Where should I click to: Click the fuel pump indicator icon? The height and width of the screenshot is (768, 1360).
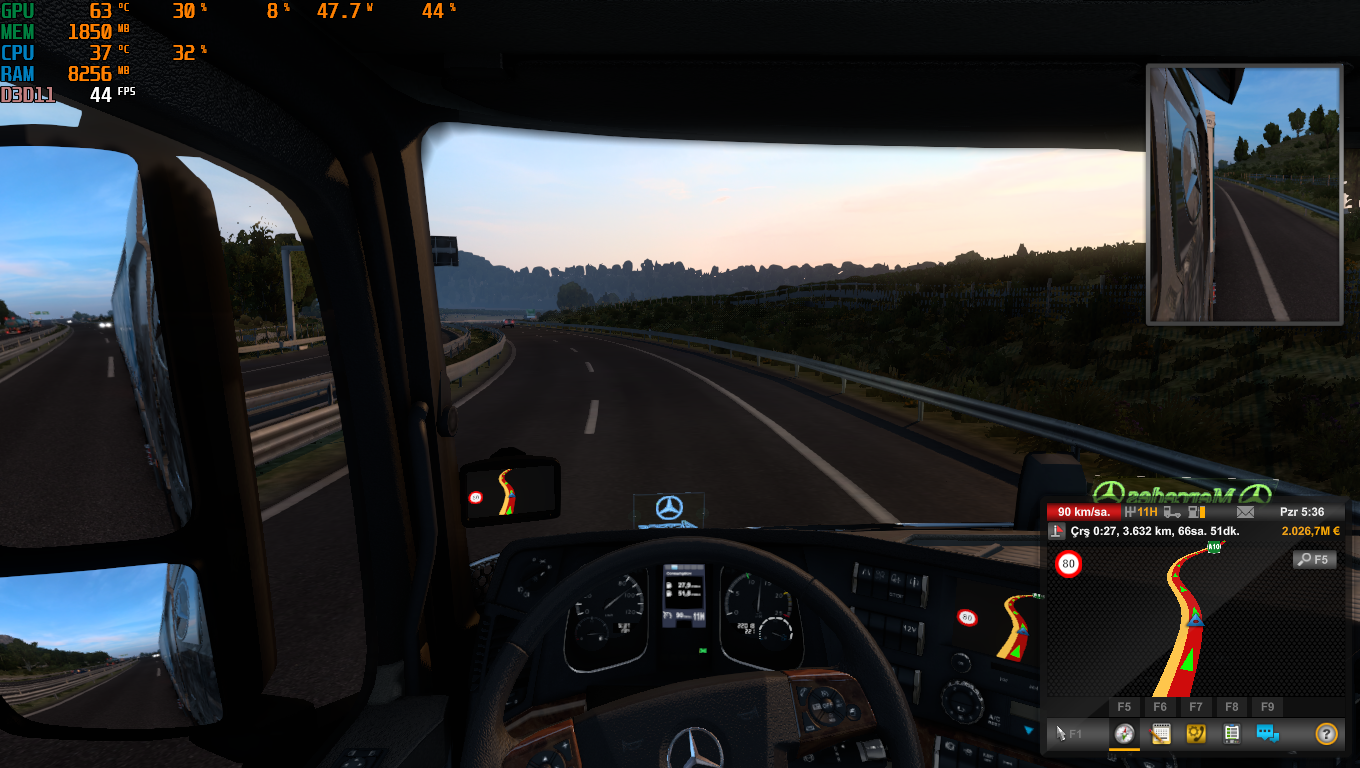point(1195,512)
